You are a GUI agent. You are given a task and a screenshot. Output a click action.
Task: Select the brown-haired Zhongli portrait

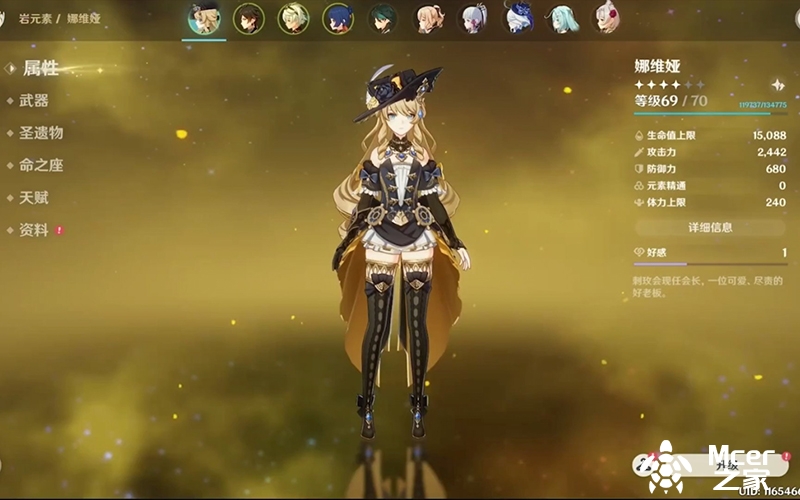[248, 18]
